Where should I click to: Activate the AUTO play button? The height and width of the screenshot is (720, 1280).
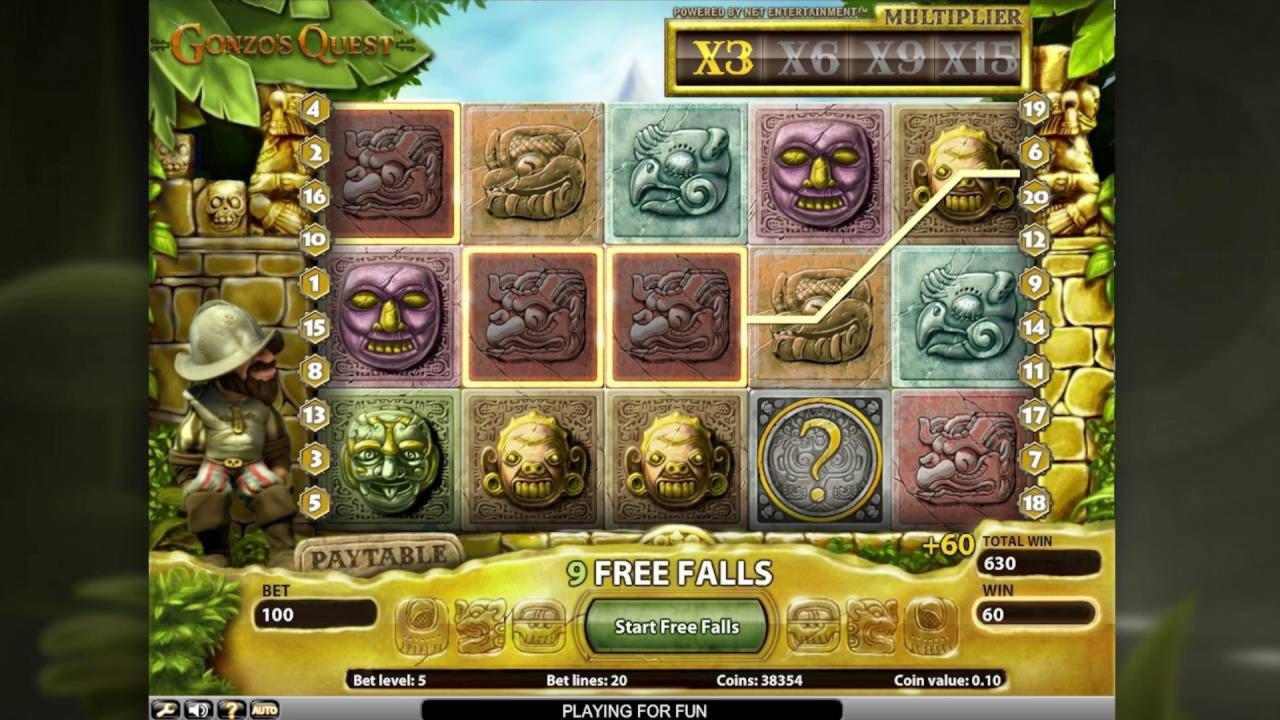pos(264,710)
